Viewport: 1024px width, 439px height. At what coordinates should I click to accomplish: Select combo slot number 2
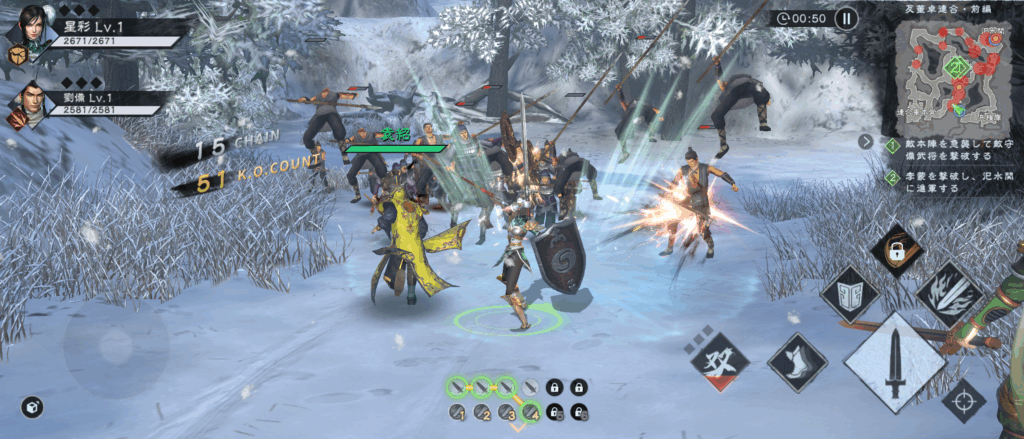click(x=482, y=412)
